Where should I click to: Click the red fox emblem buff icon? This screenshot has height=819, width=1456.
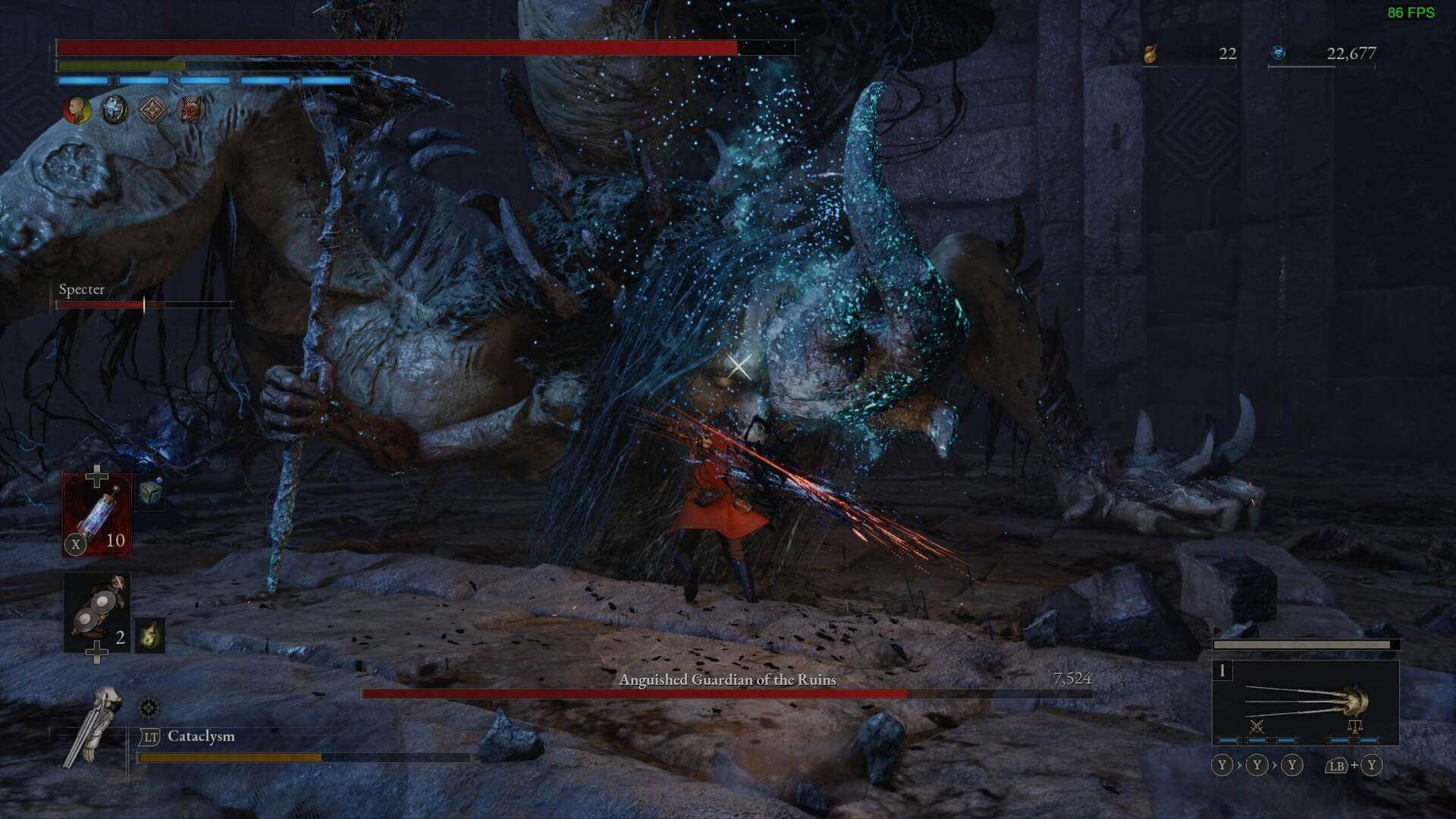click(x=190, y=110)
